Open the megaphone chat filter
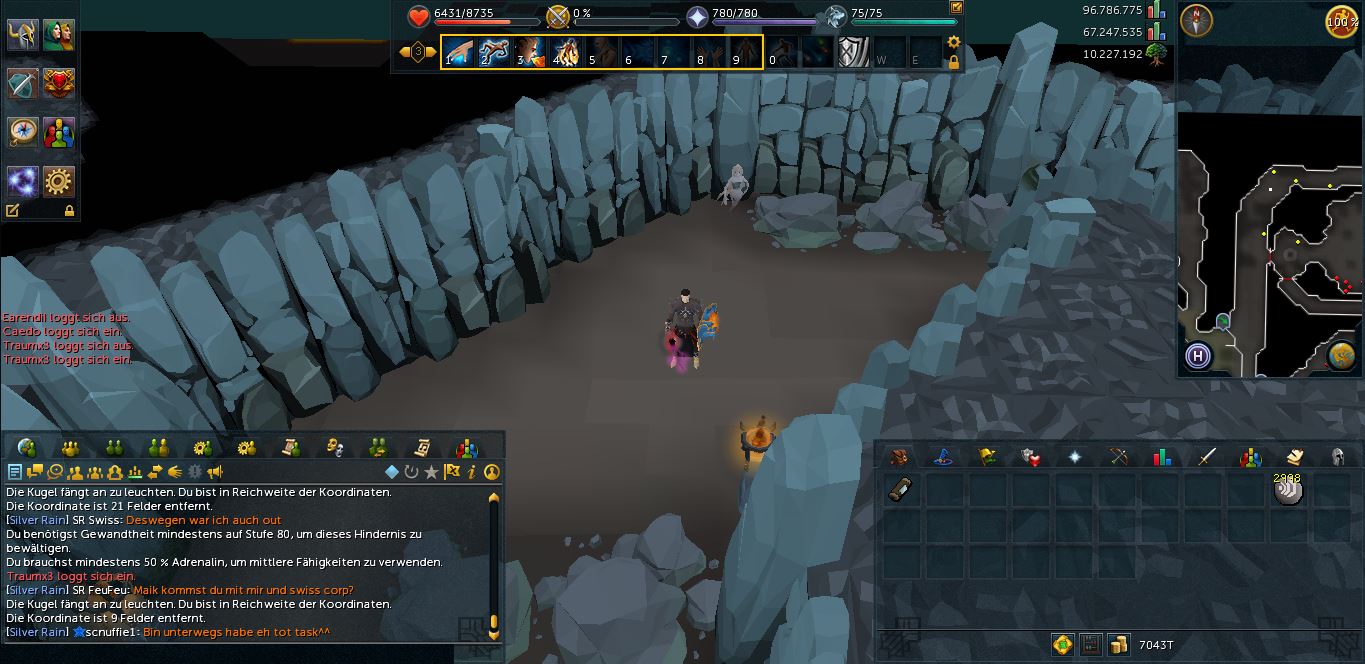Screen dimensions: 1365x664 pos(215,472)
